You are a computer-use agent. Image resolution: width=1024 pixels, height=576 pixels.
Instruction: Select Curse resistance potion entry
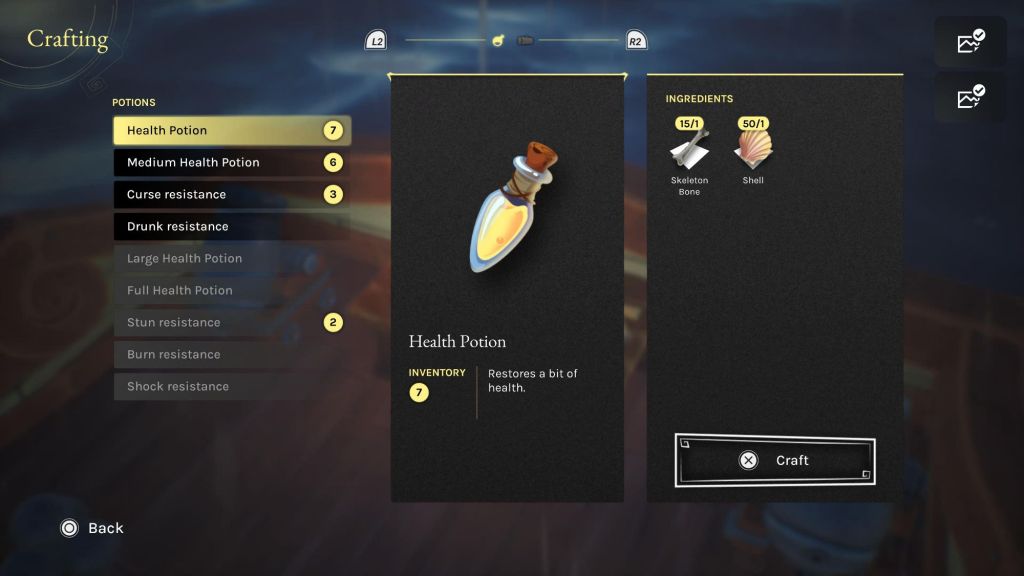[x=230, y=195]
